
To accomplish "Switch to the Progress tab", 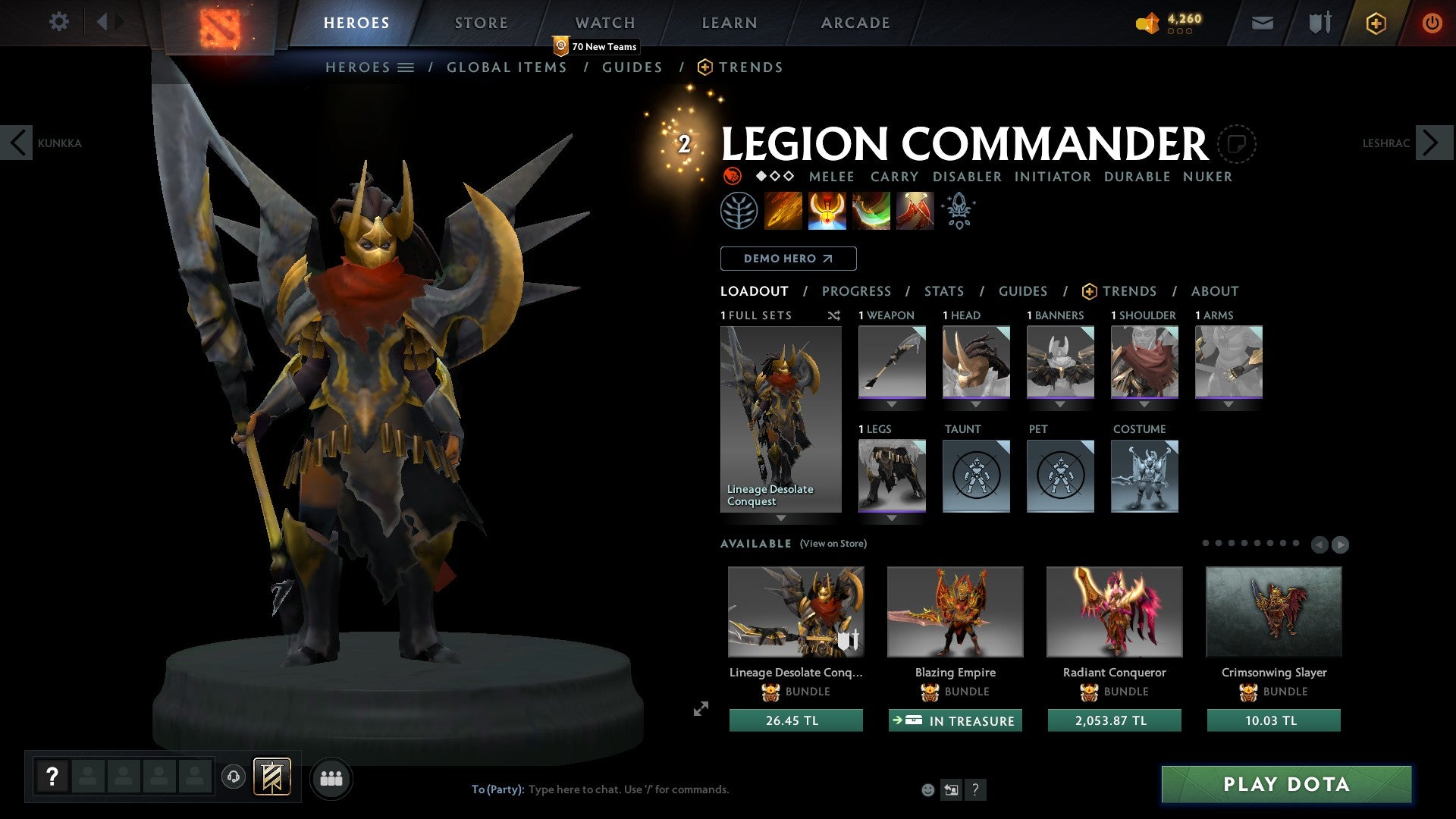I will 857,290.
